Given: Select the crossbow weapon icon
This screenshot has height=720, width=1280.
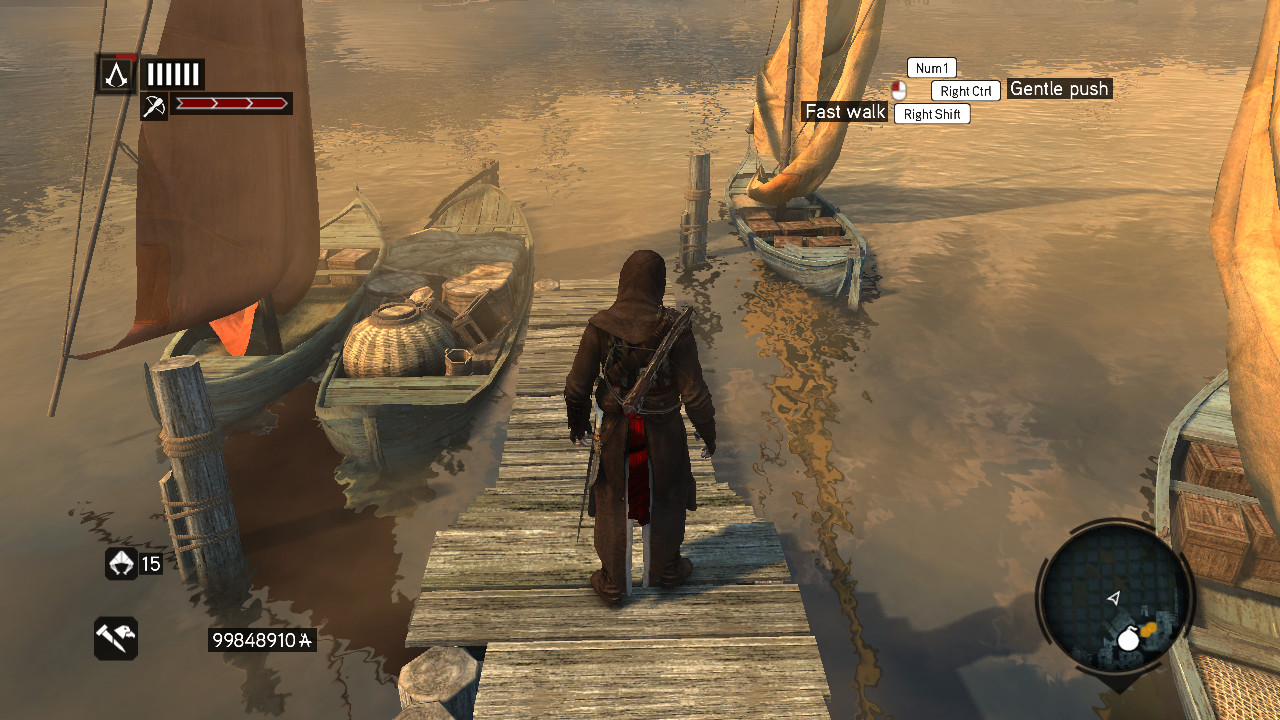Looking at the screenshot, I should pos(153,105).
